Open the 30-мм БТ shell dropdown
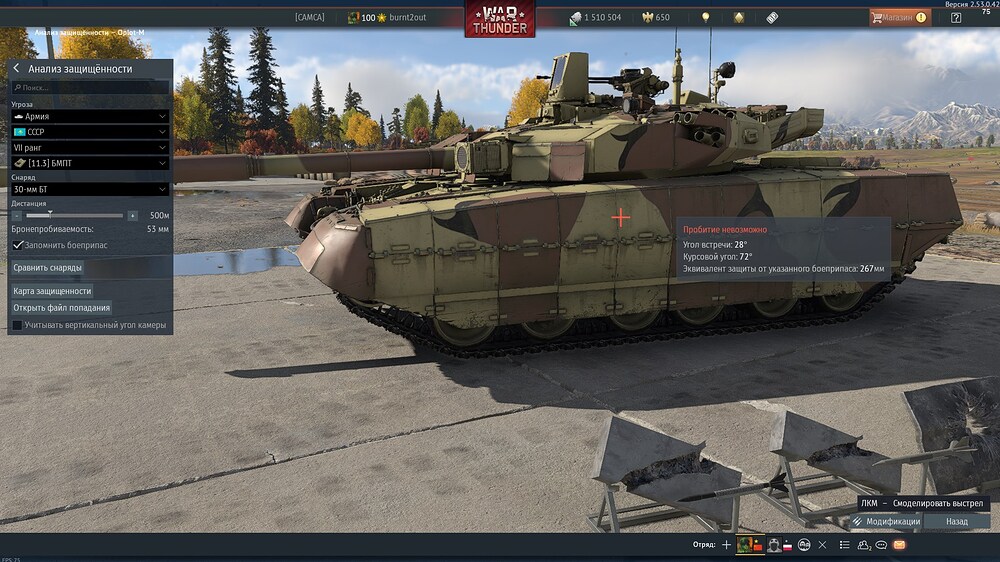The image size is (1000, 562). click(89, 189)
